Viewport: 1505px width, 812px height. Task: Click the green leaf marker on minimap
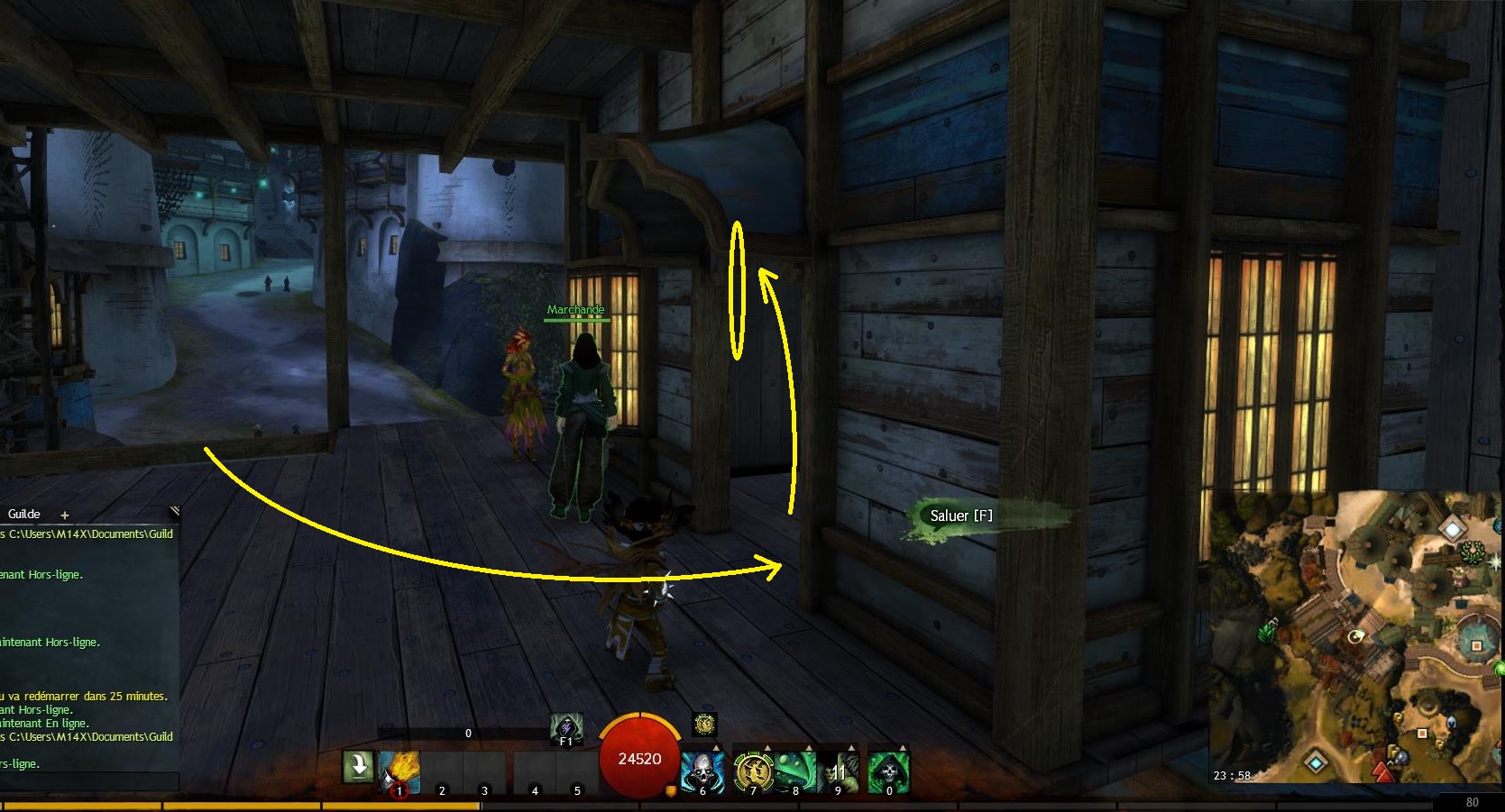[x=1269, y=632]
